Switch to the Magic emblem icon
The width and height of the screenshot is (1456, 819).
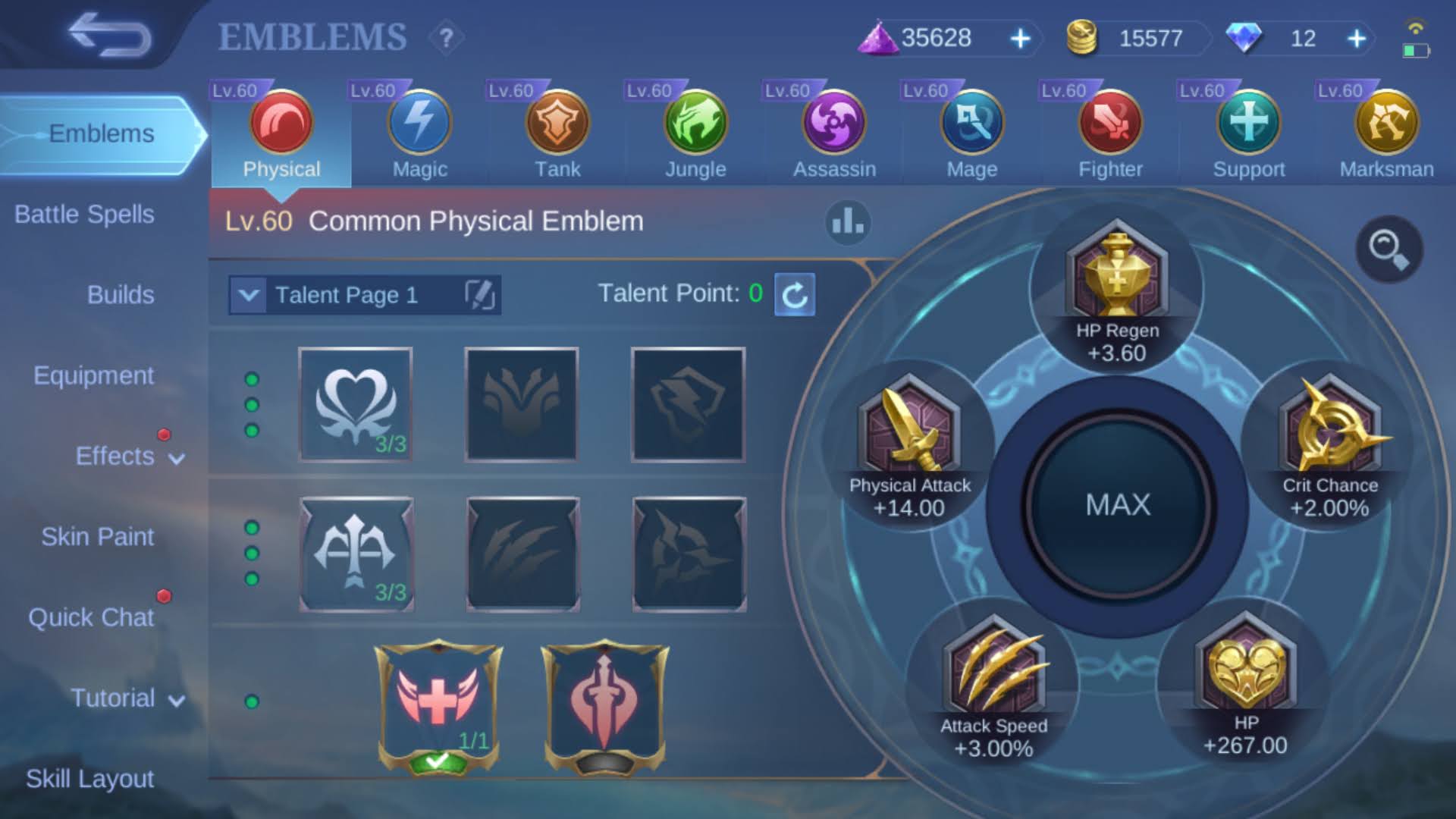[x=418, y=121]
